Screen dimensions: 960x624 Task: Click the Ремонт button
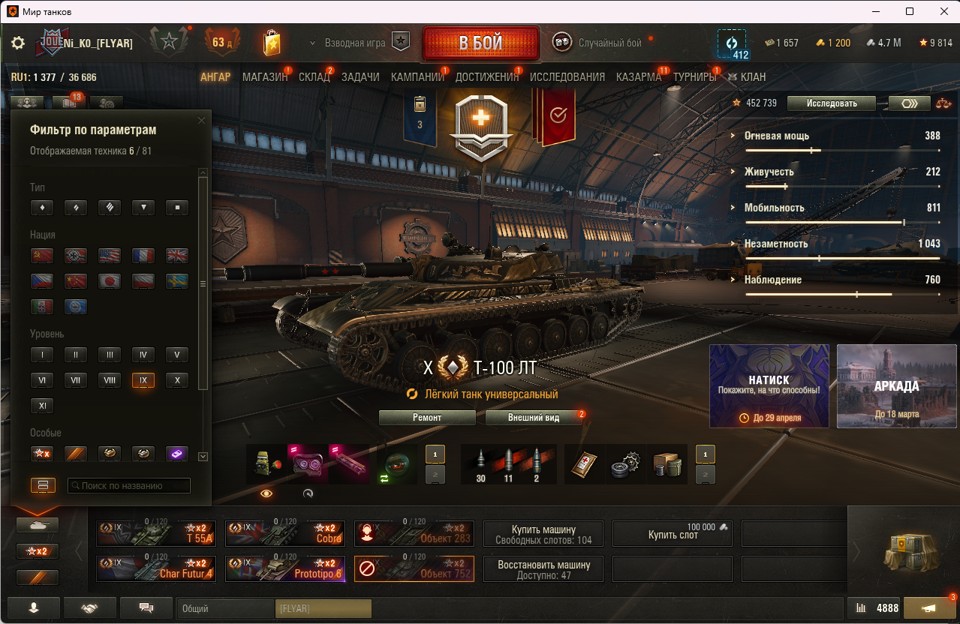[427, 418]
